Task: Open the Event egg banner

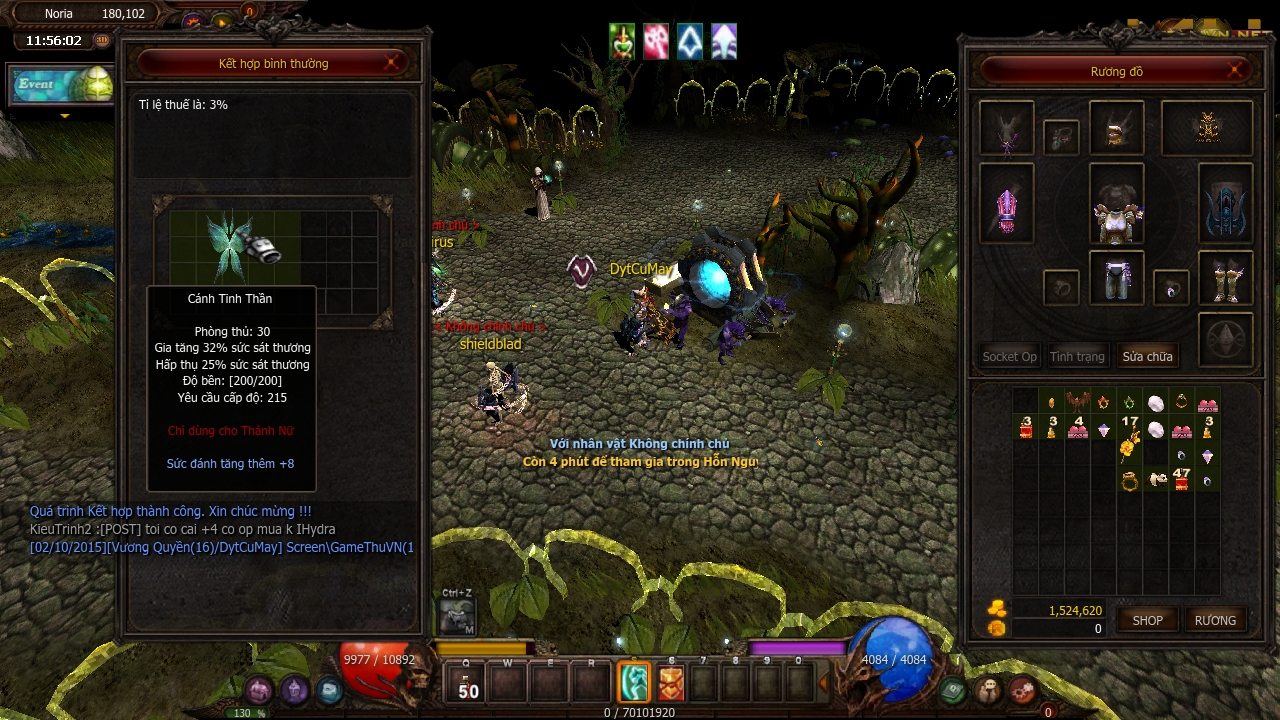Action: coord(62,85)
